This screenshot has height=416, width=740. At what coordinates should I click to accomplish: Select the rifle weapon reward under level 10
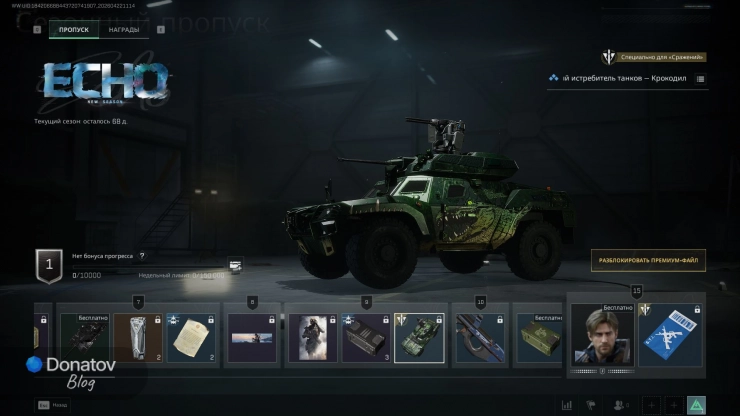480,337
